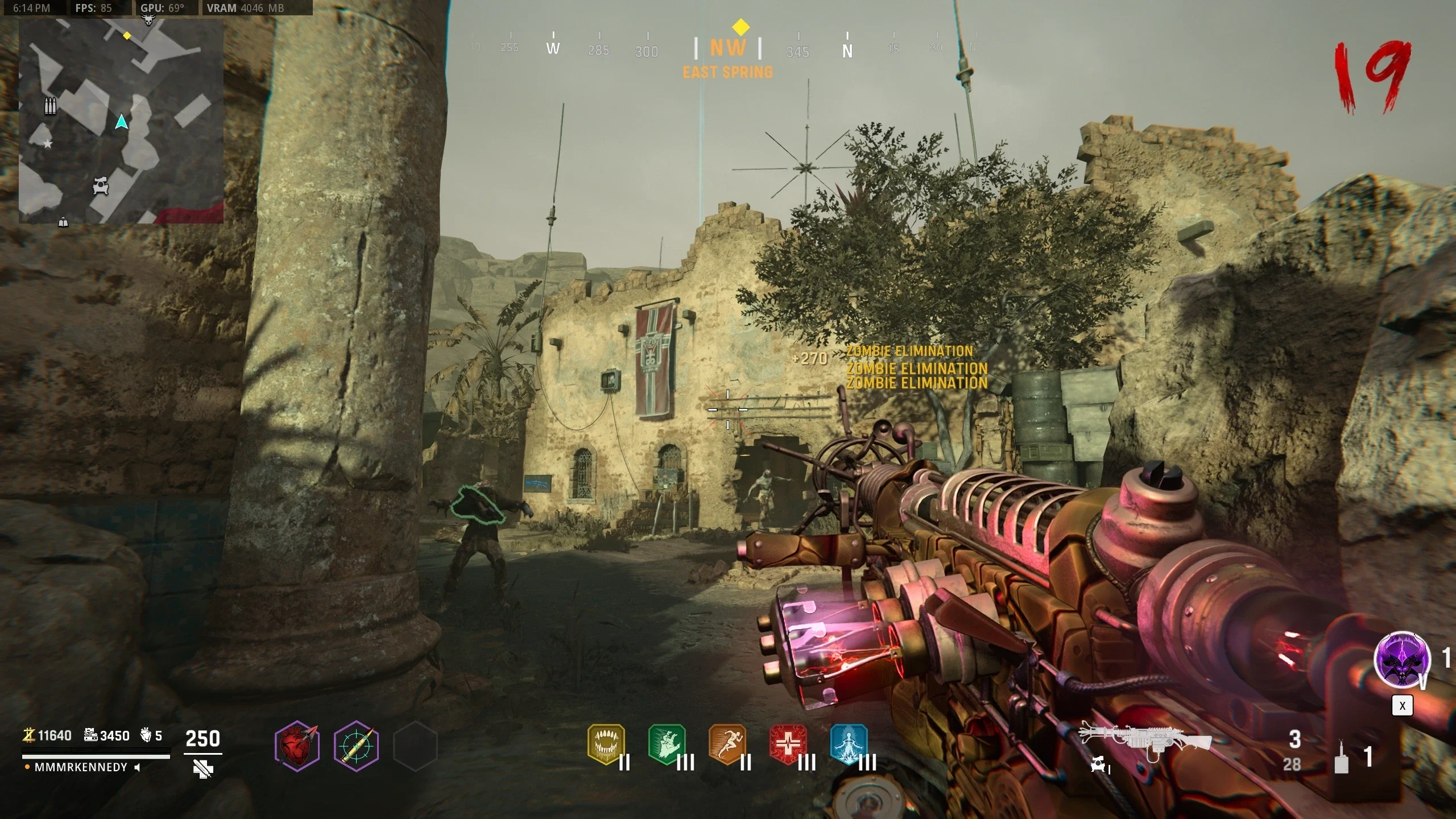Click the Pack-a-Punch tier icon under weapon
The image size is (1456, 819).
click(1099, 767)
